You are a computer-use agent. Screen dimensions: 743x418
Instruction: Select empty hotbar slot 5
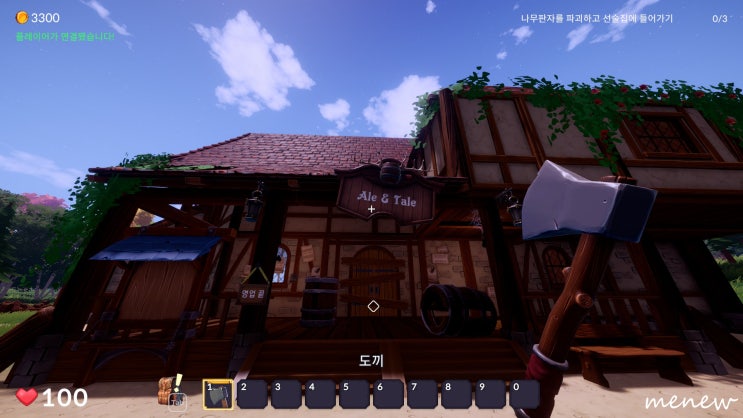coord(354,394)
